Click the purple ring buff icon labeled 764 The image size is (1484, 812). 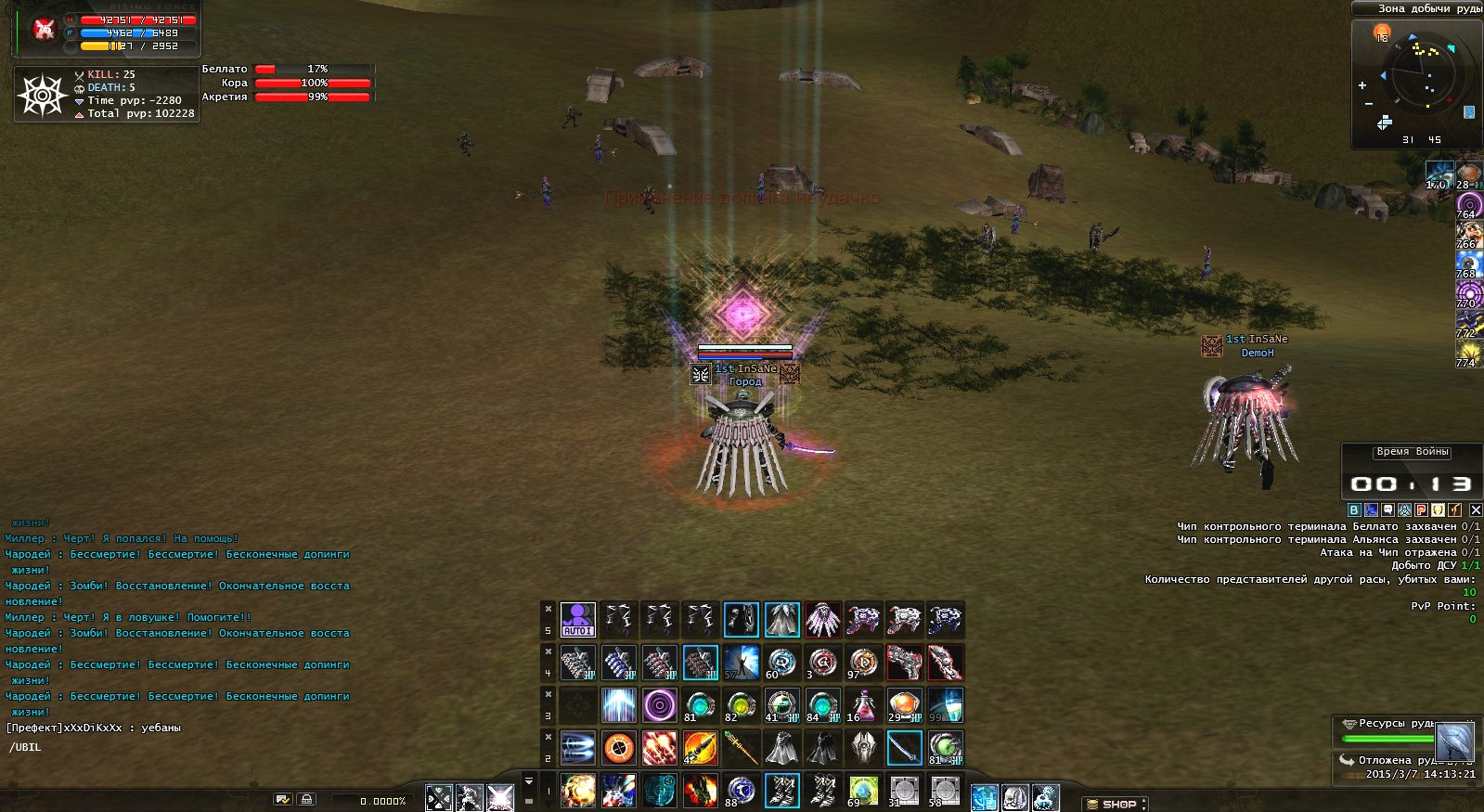tap(1468, 205)
